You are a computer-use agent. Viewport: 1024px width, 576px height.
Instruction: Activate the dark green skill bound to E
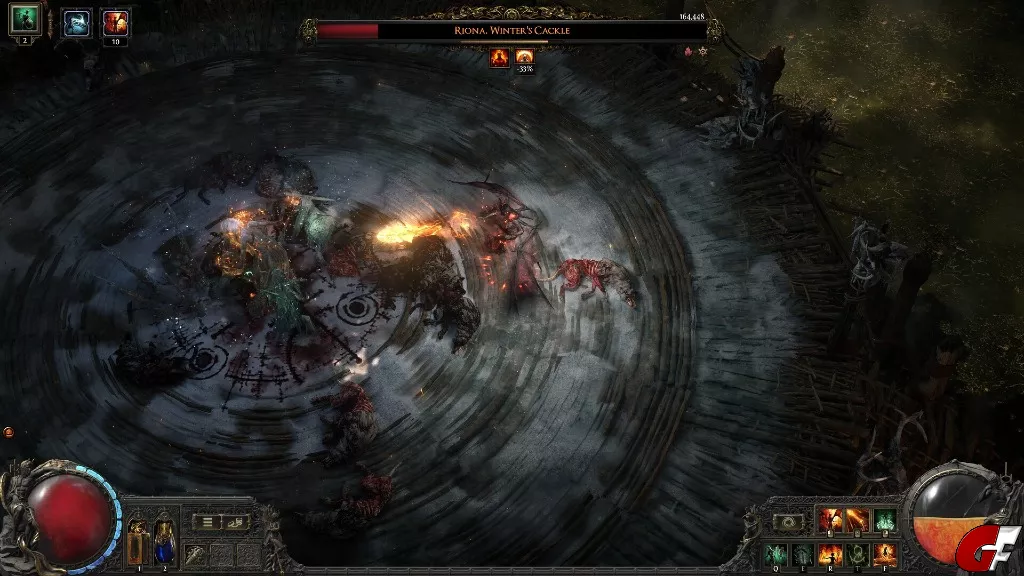(x=805, y=553)
